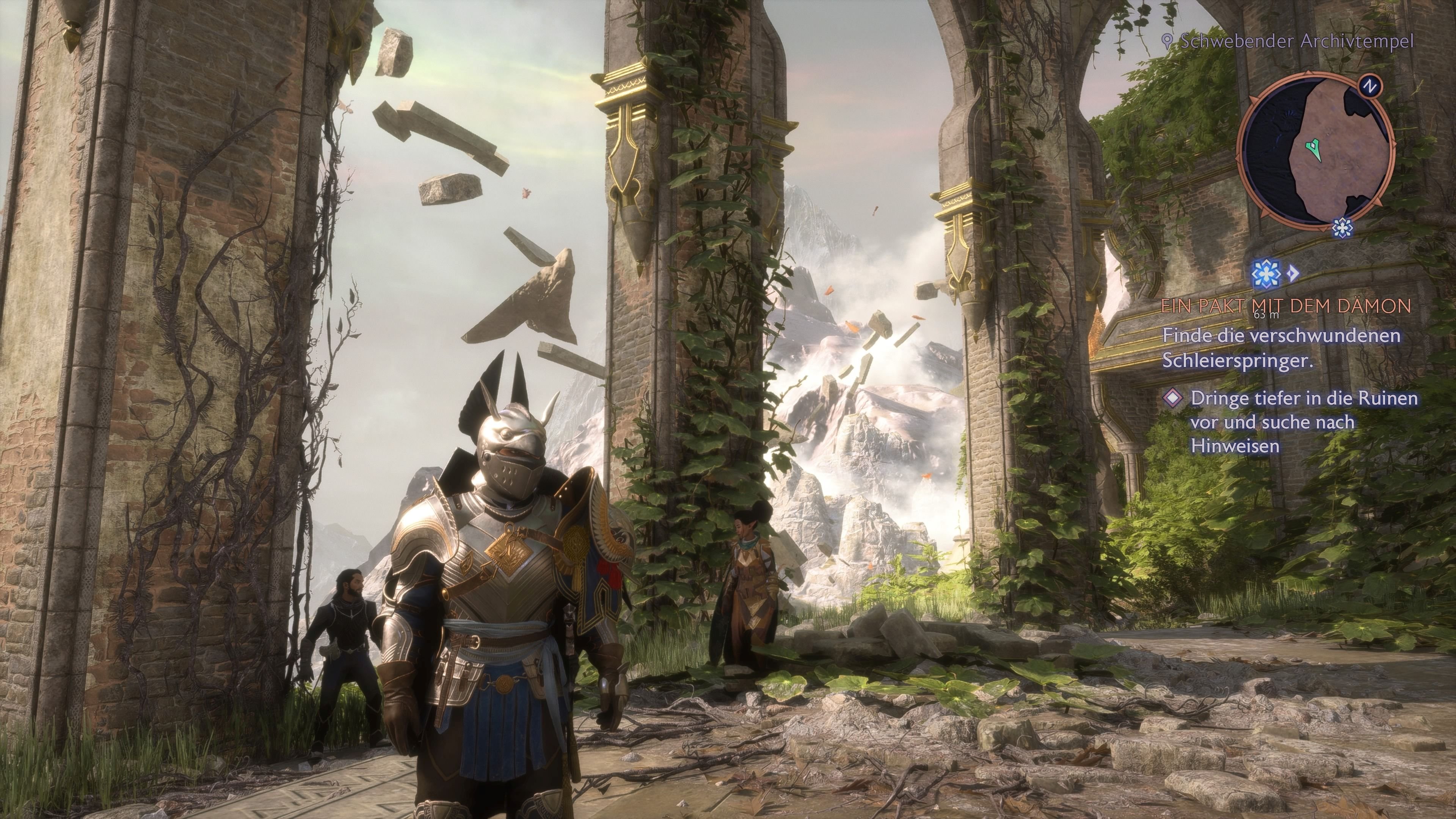The image size is (1456, 819).
Task: Click the location pin icon beside Schwebender Archivtempel
Action: 1167,40
